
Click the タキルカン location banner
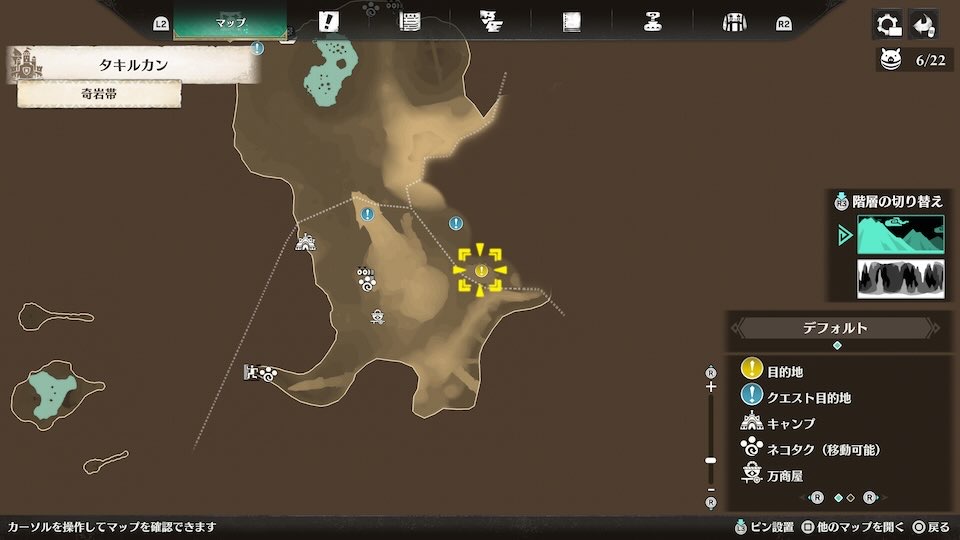click(x=134, y=65)
